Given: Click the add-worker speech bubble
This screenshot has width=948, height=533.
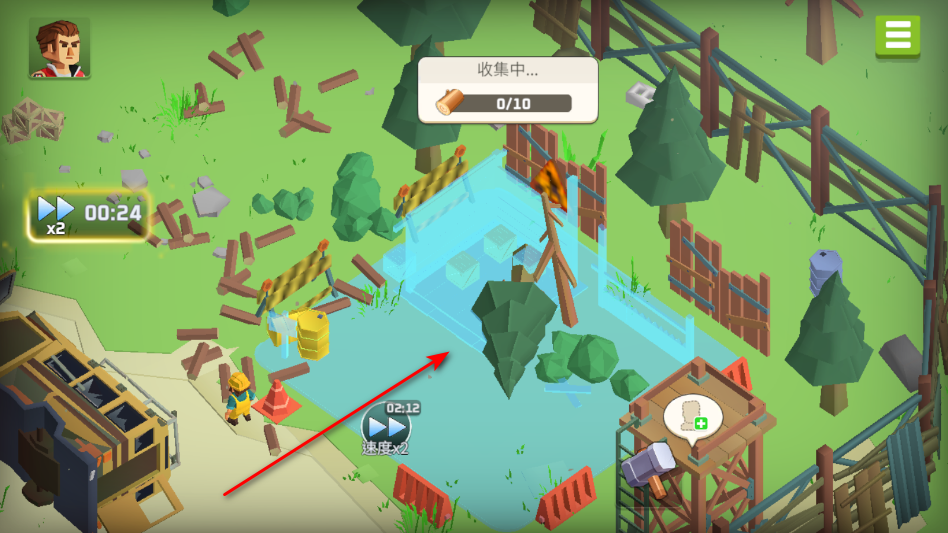Looking at the screenshot, I should point(692,418).
